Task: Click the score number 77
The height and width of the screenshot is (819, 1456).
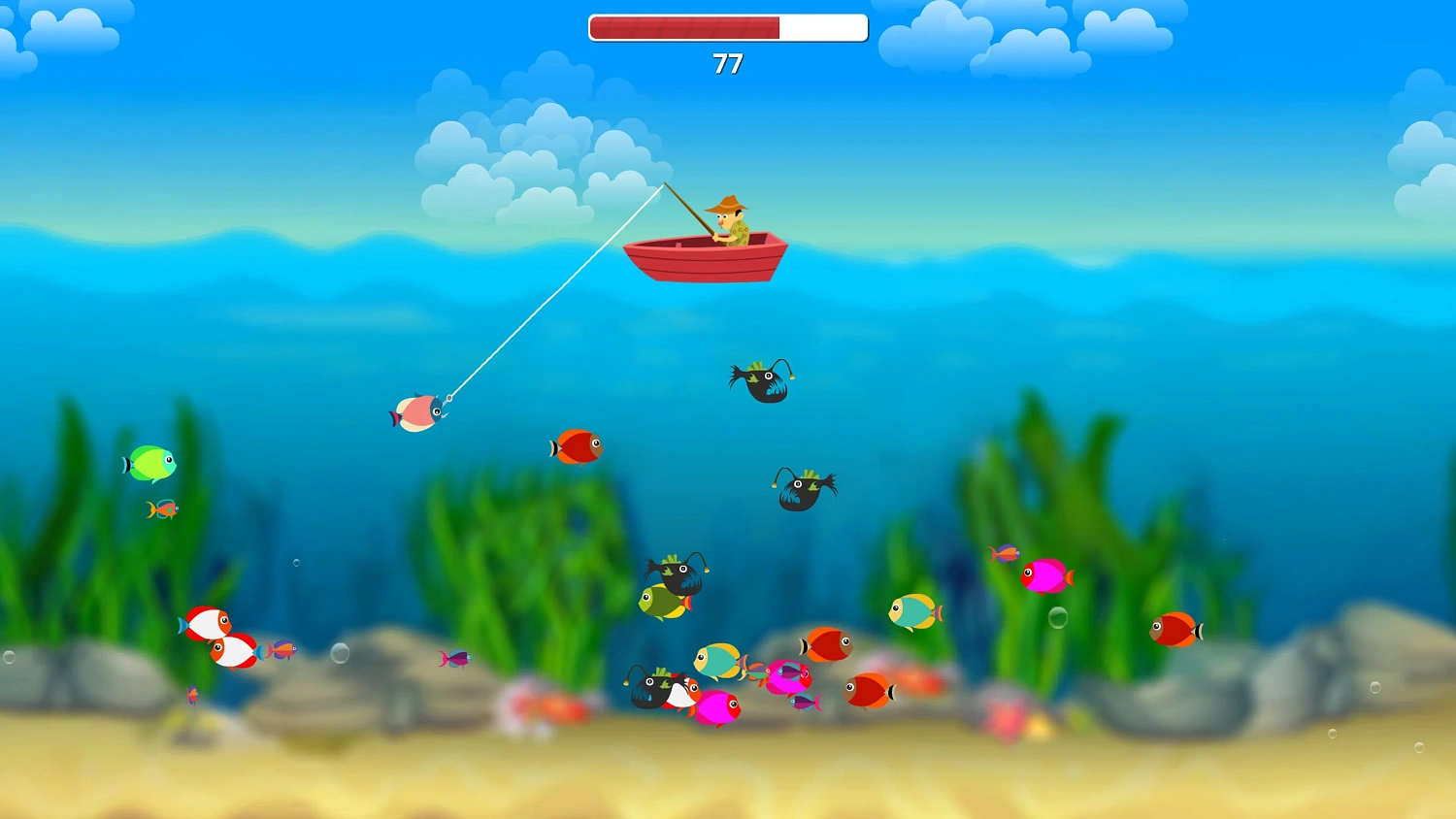Action: click(x=728, y=65)
